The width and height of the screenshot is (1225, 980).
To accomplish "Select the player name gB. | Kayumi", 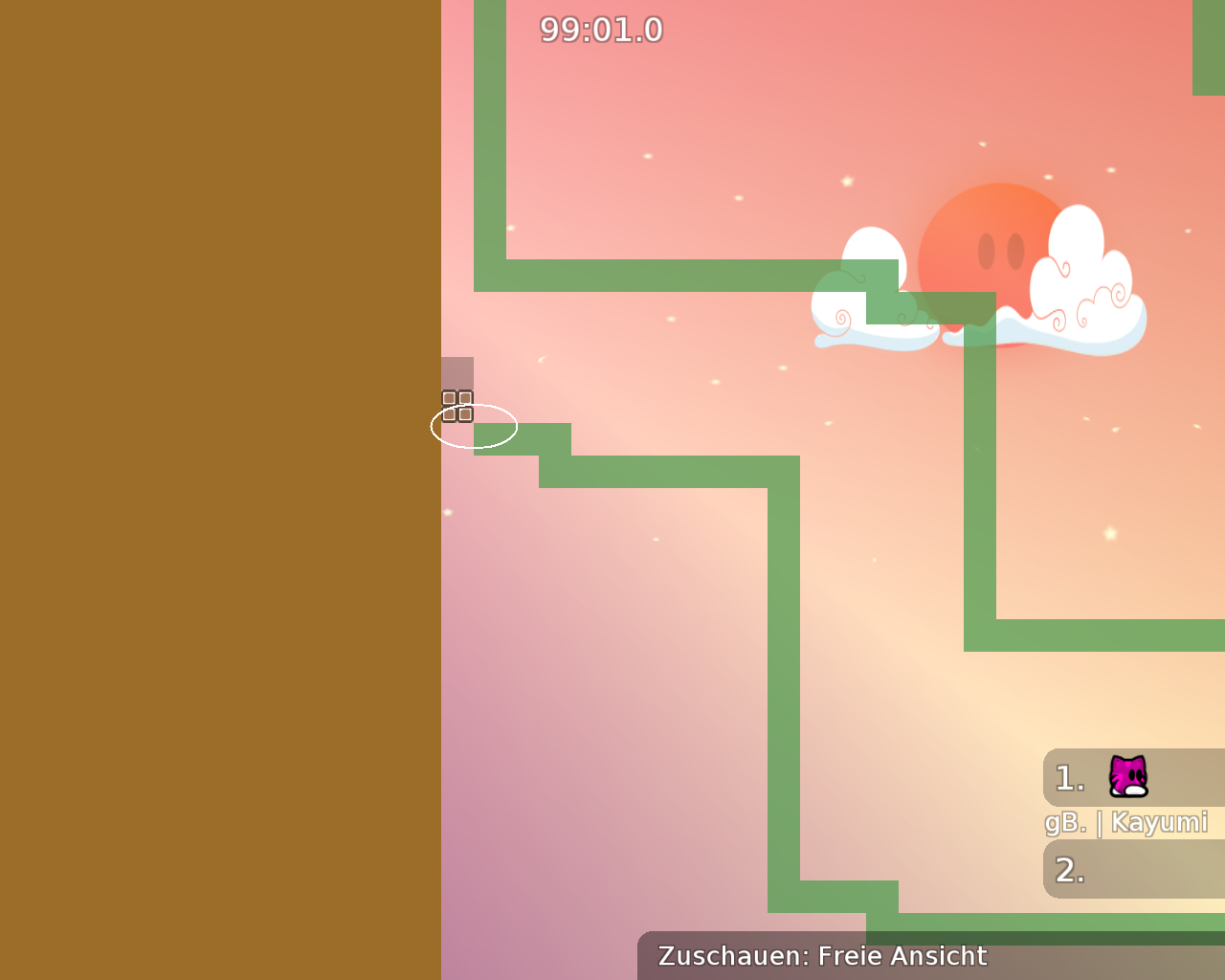I will pos(1126,822).
